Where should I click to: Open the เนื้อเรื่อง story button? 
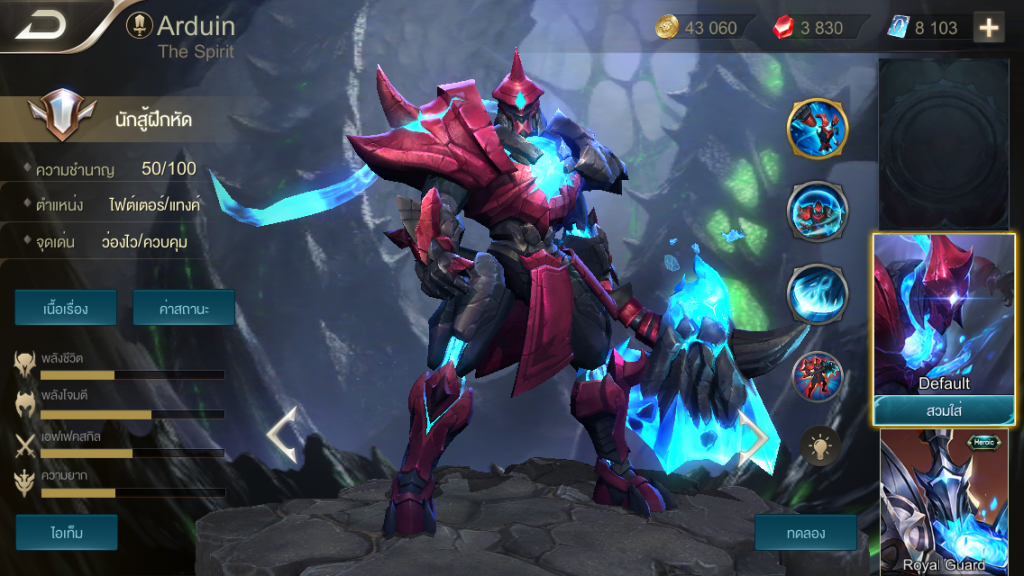66,308
